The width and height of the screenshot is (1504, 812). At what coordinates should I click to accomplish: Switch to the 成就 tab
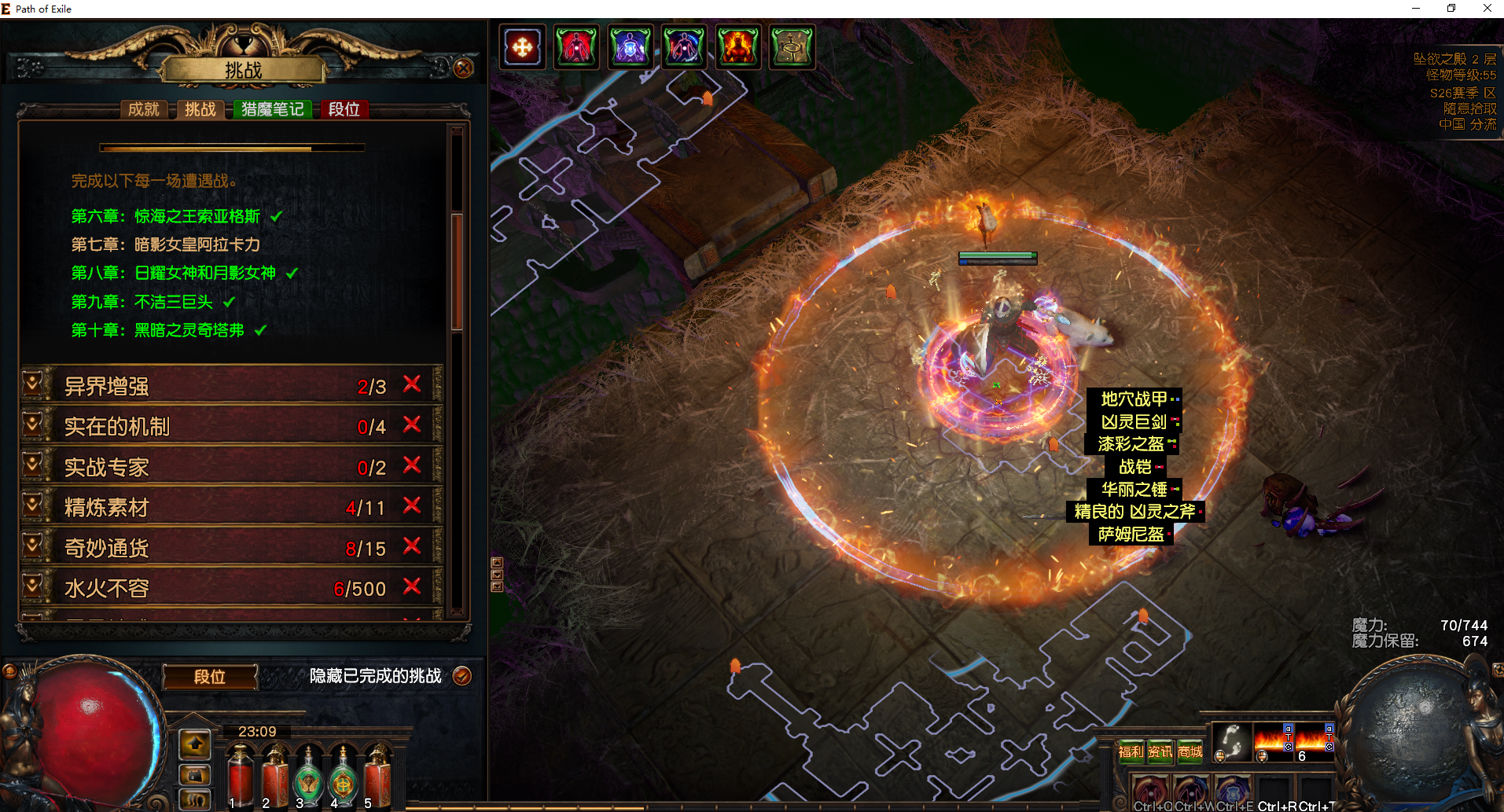click(144, 109)
